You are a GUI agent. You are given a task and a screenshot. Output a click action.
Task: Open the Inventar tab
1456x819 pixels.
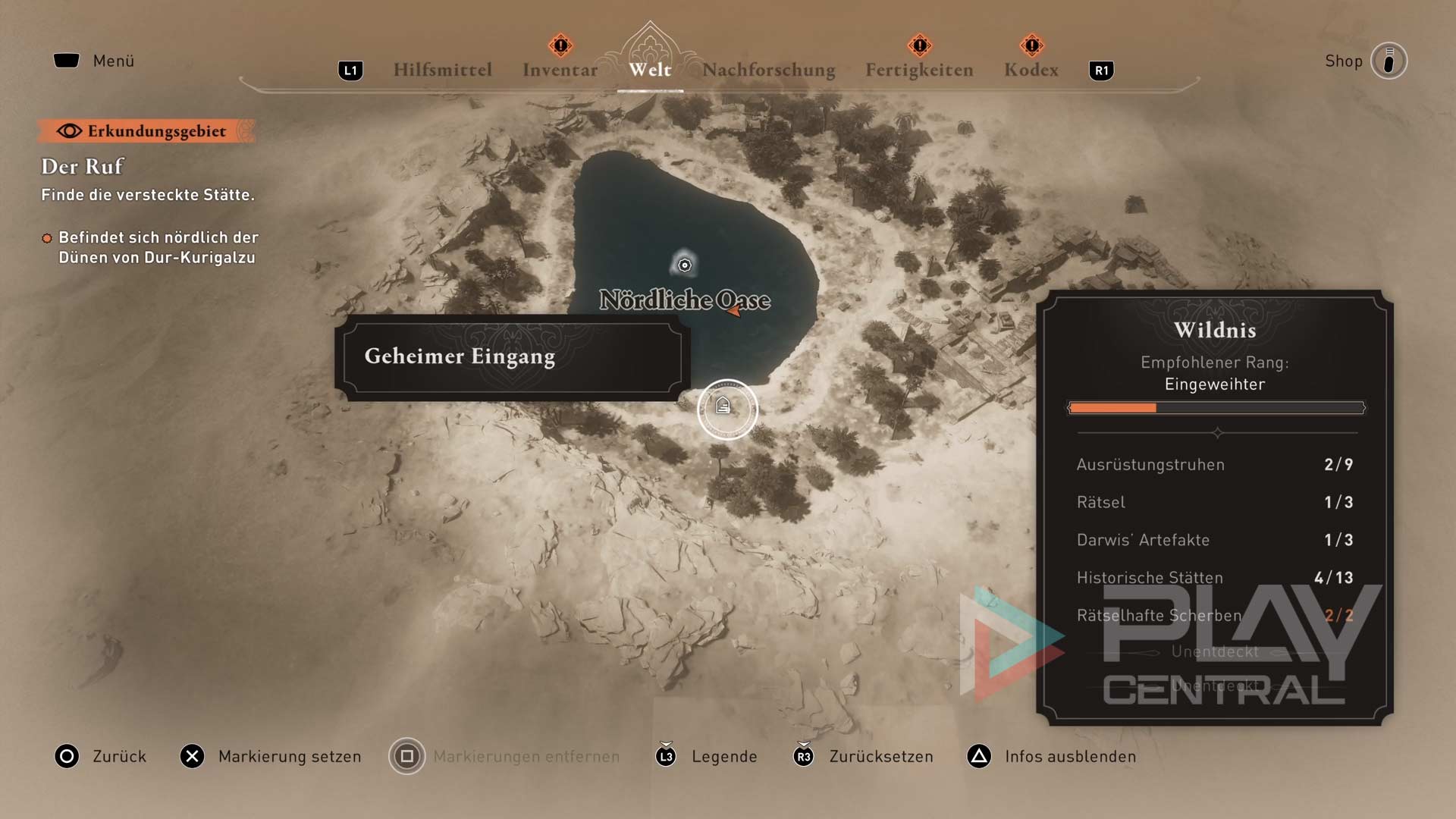pyautogui.click(x=560, y=70)
